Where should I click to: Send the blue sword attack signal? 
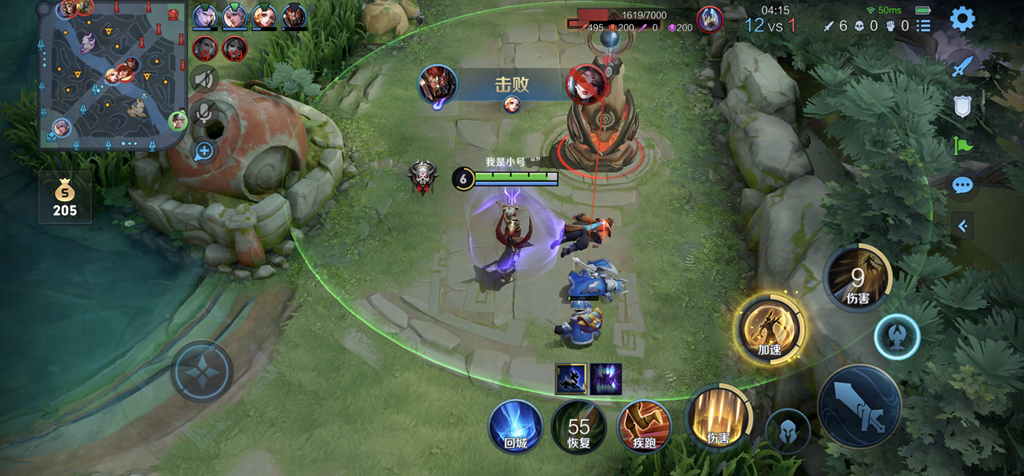tap(962, 66)
